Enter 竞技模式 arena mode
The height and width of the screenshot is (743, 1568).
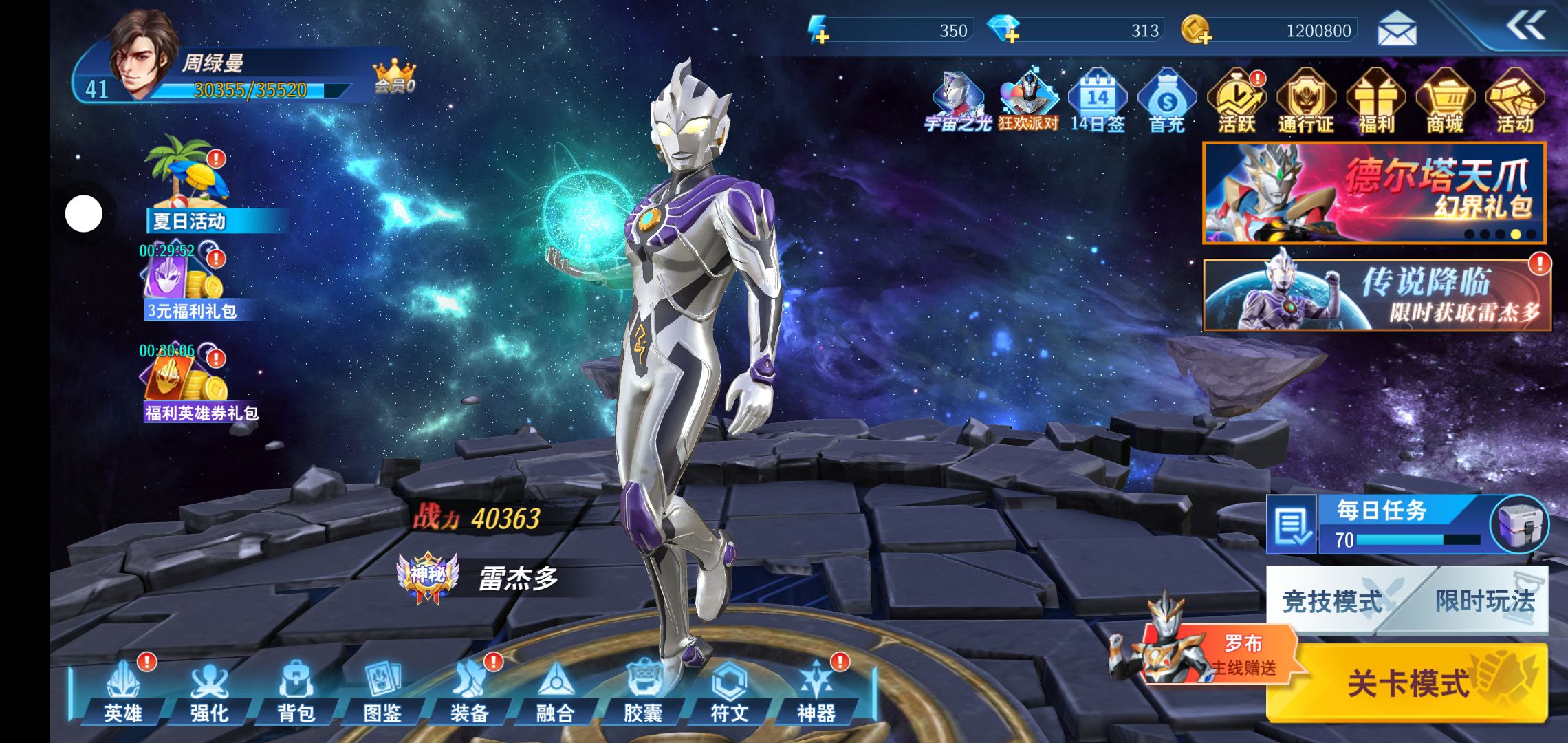point(1331,601)
